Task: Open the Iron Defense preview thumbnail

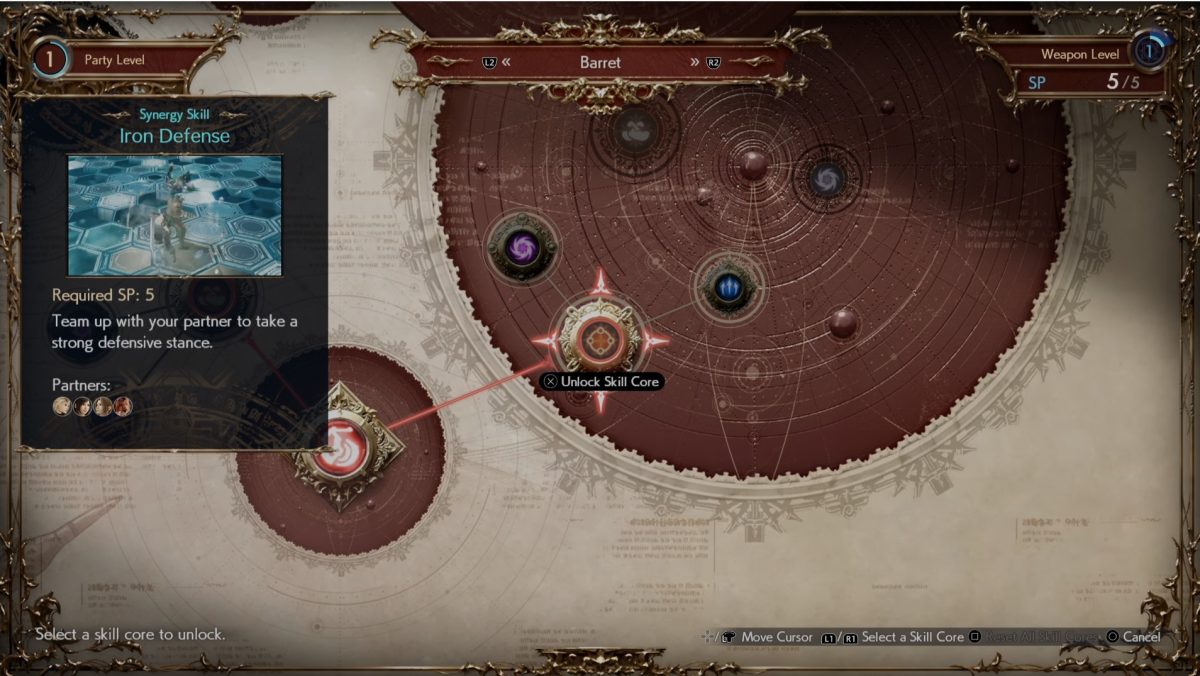Action: pyautogui.click(x=175, y=215)
